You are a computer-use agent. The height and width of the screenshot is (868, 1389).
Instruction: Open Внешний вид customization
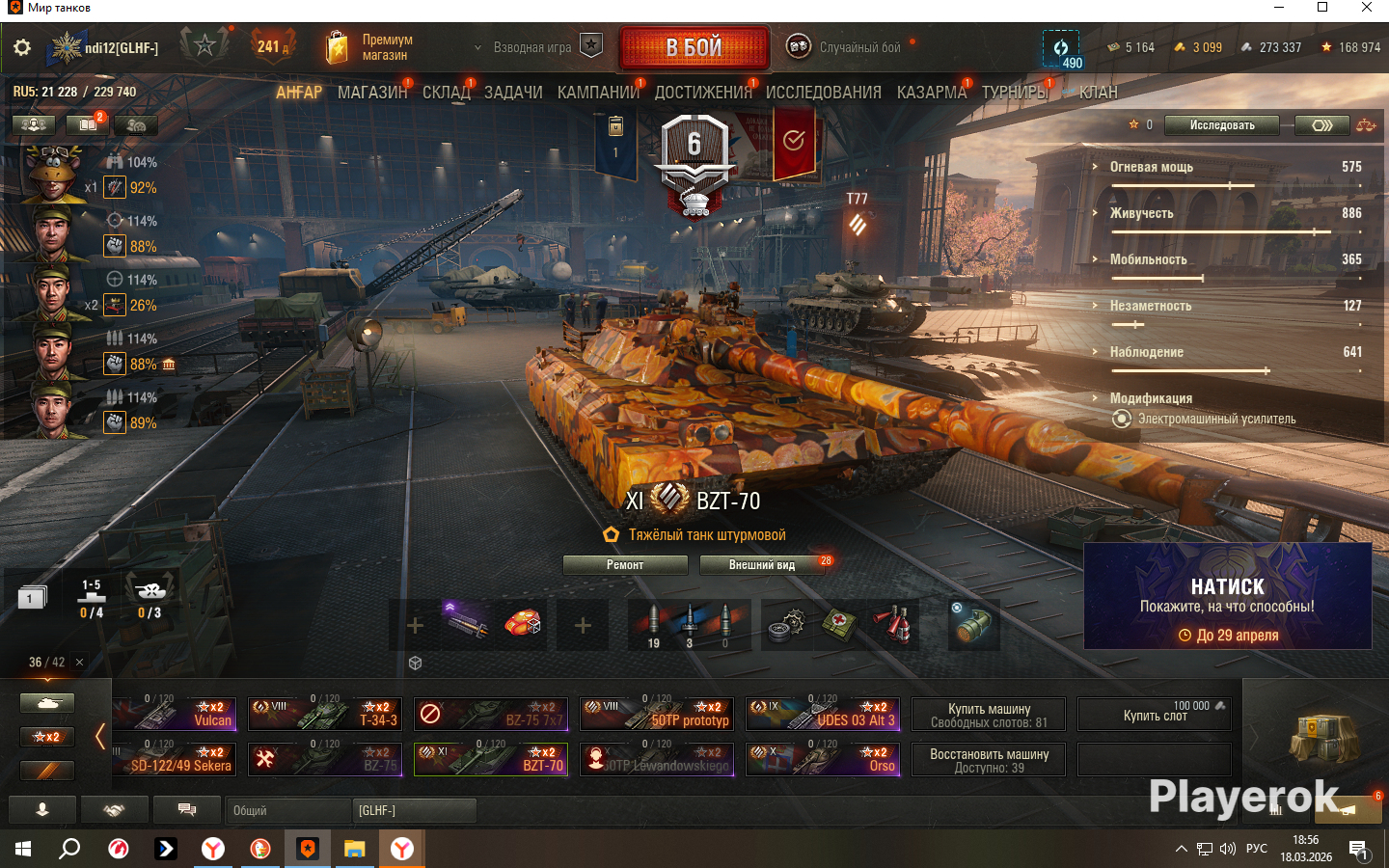click(762, 565)
